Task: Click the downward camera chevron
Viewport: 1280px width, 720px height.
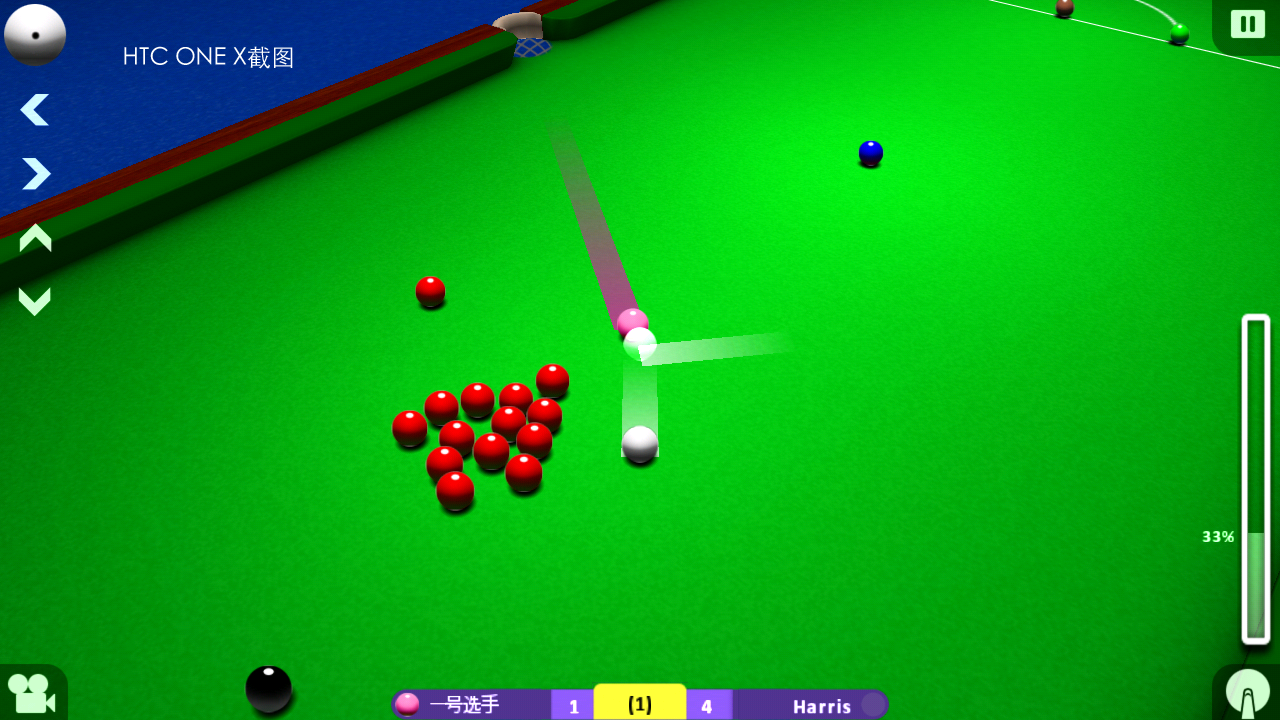Action: point(34,300)
